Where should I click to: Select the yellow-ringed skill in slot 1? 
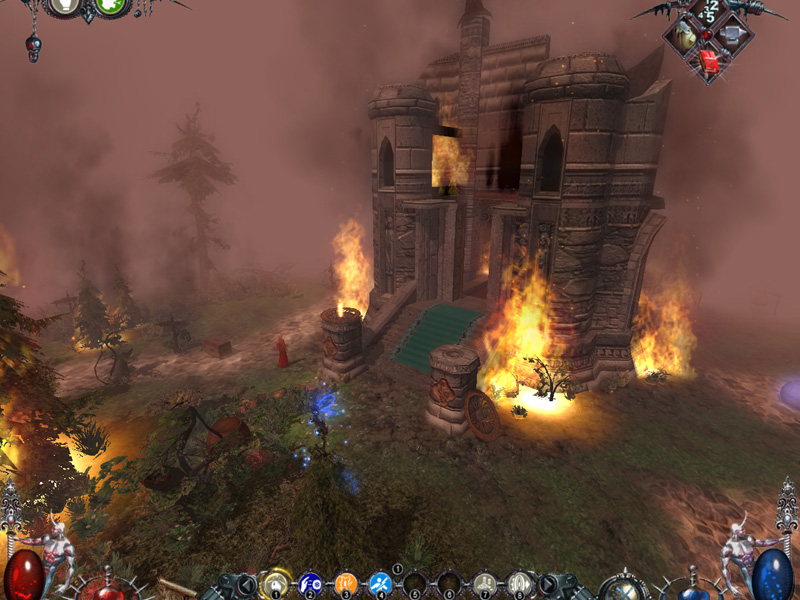click(275, 583)
